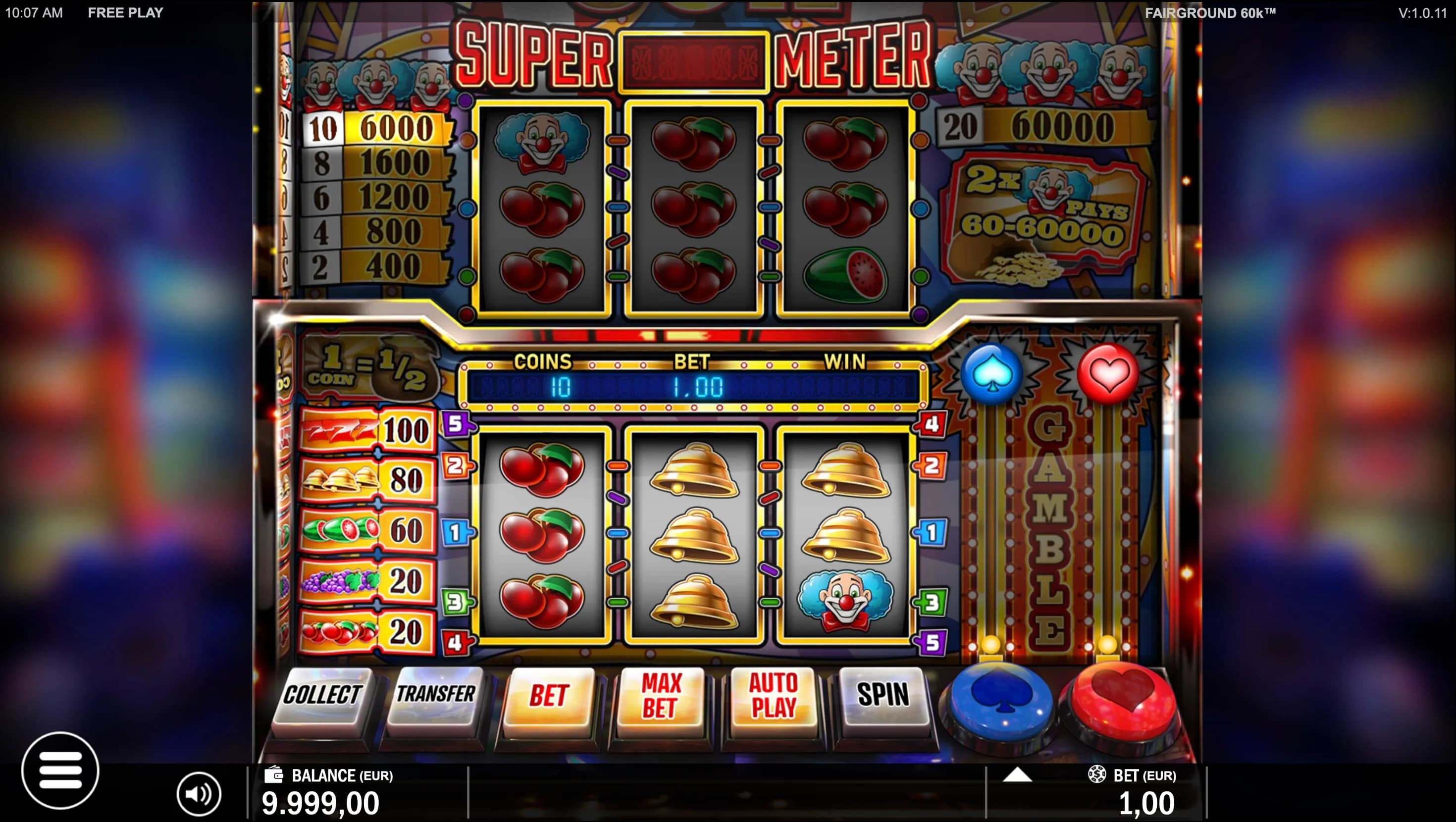Increase coins with the BET button
This screenshot has height=822, width=1456.
548,695
